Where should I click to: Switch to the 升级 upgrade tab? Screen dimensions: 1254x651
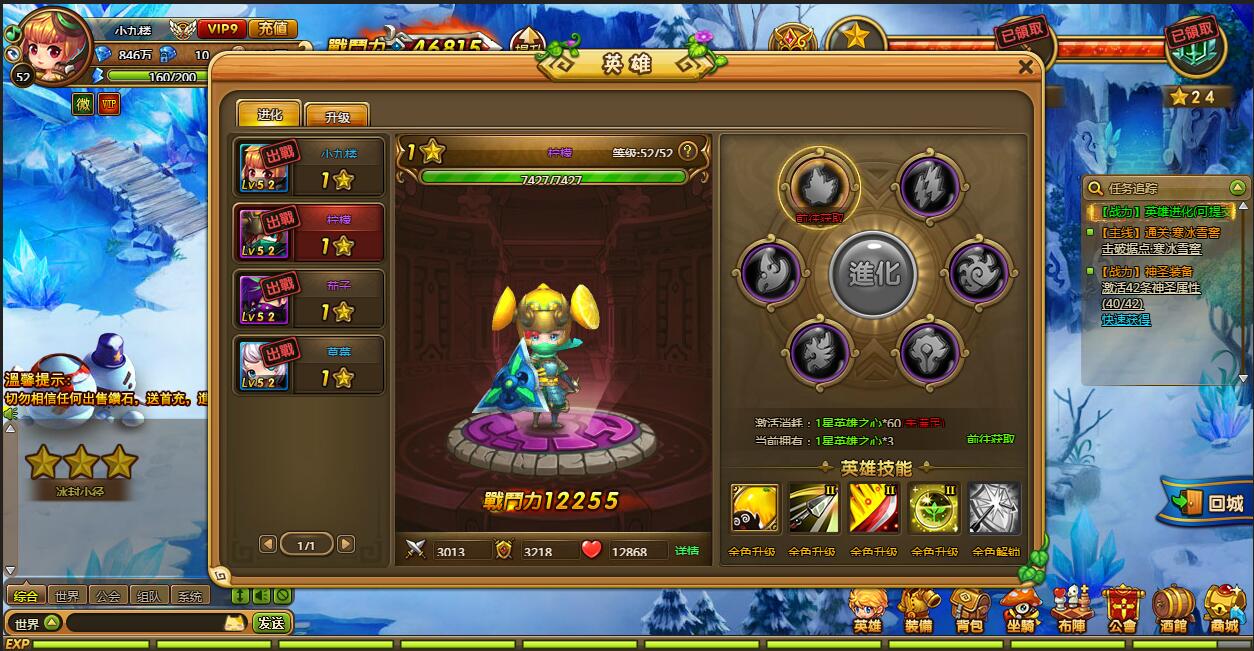[x=337, y=116]
